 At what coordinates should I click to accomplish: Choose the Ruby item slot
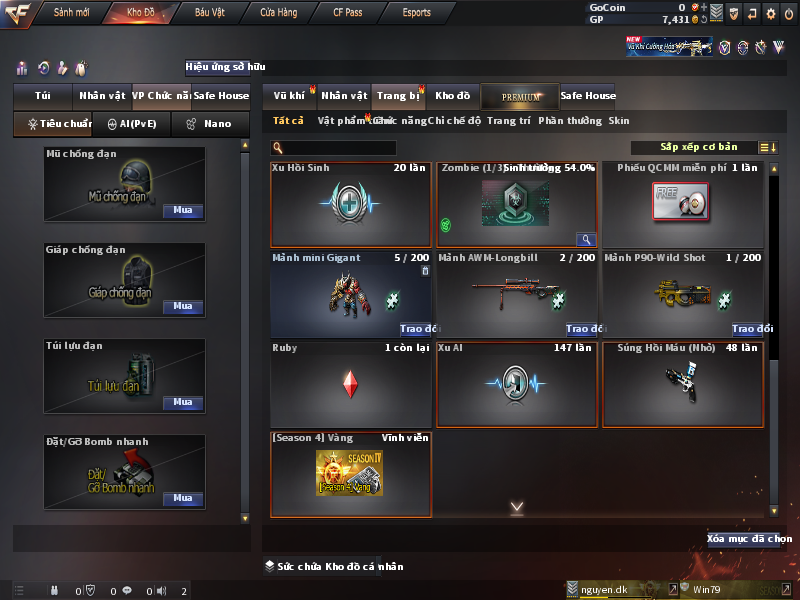coord(350,381)
